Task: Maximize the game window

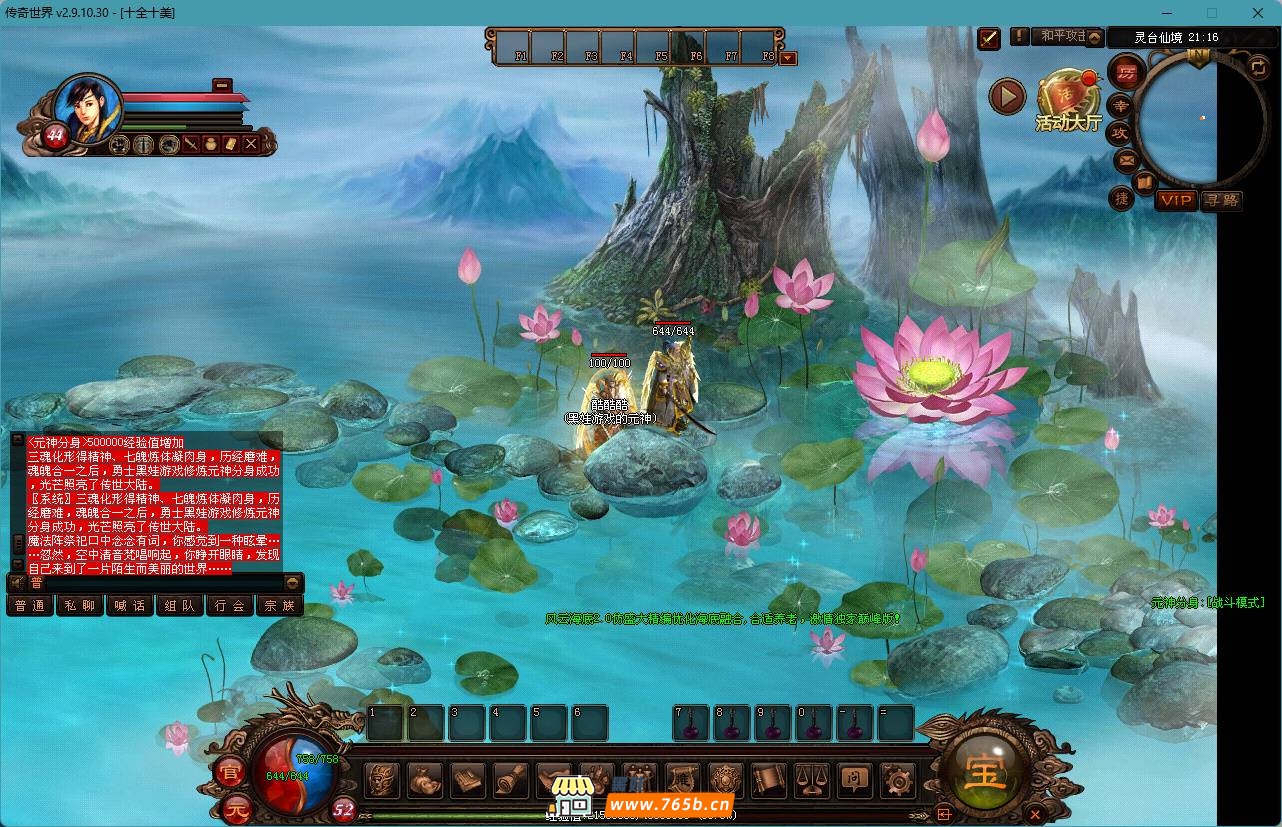Action: [1212, 13]
